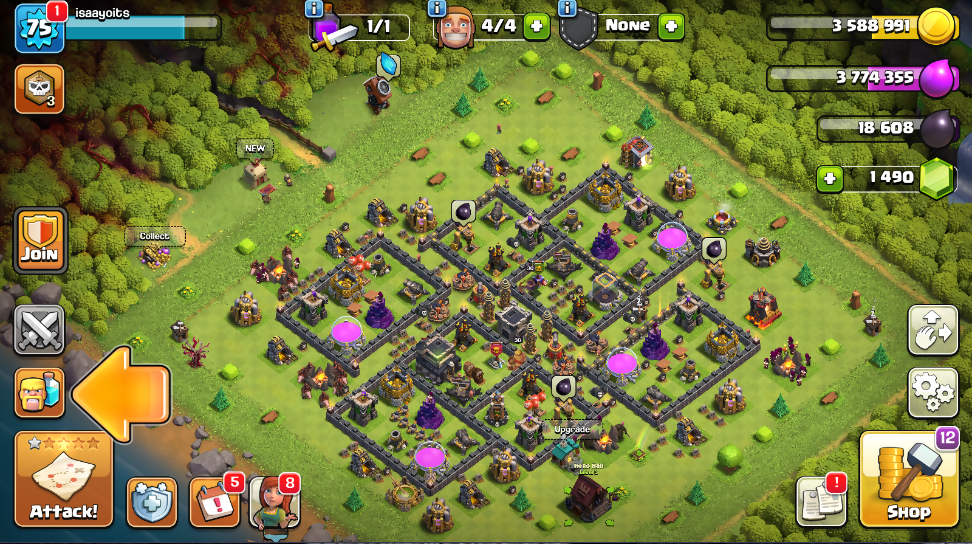Open the gear settings menu
This screenshot has height=544, width=972.
click(x=931, y=392)
